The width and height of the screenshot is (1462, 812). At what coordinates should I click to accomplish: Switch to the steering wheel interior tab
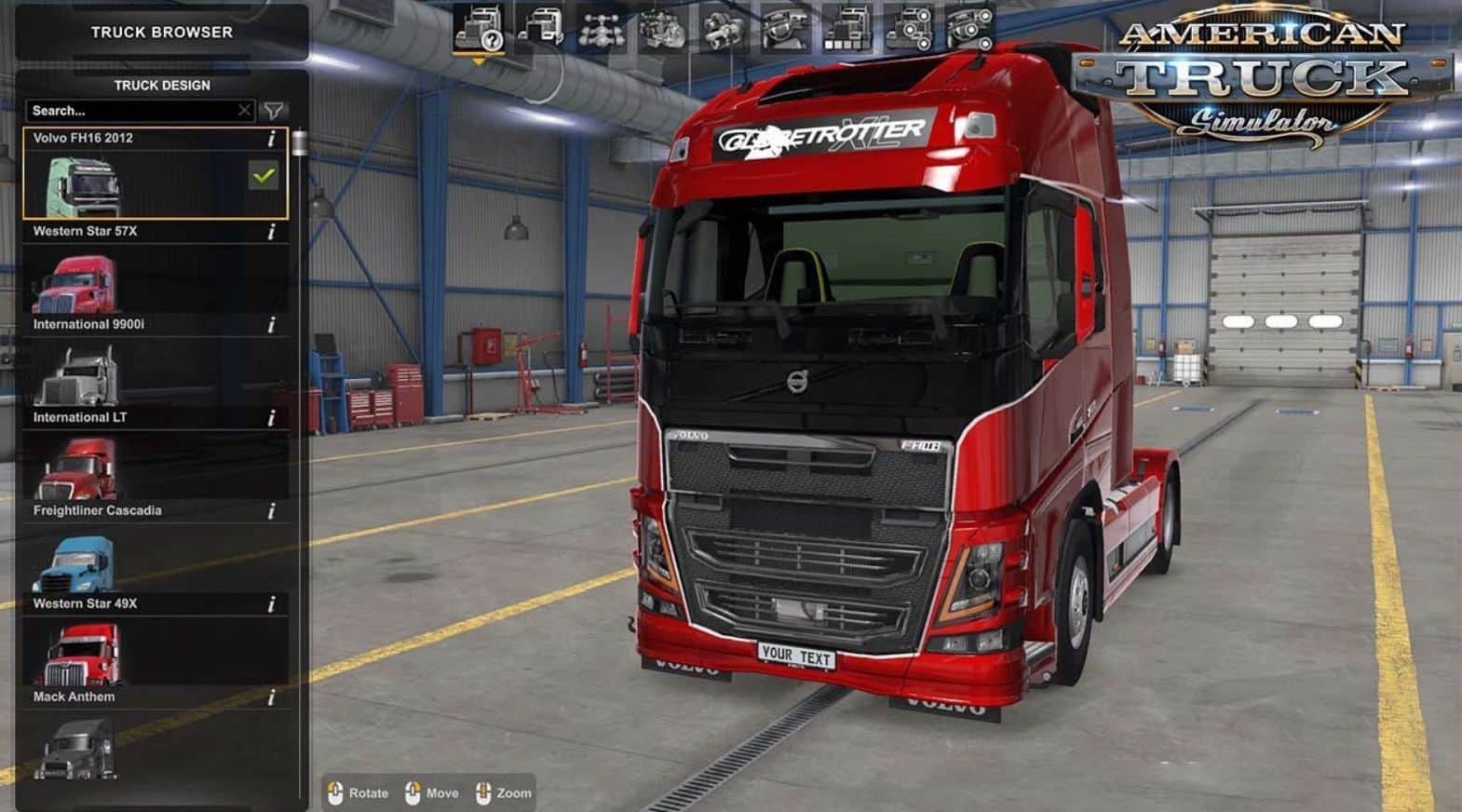785,28
